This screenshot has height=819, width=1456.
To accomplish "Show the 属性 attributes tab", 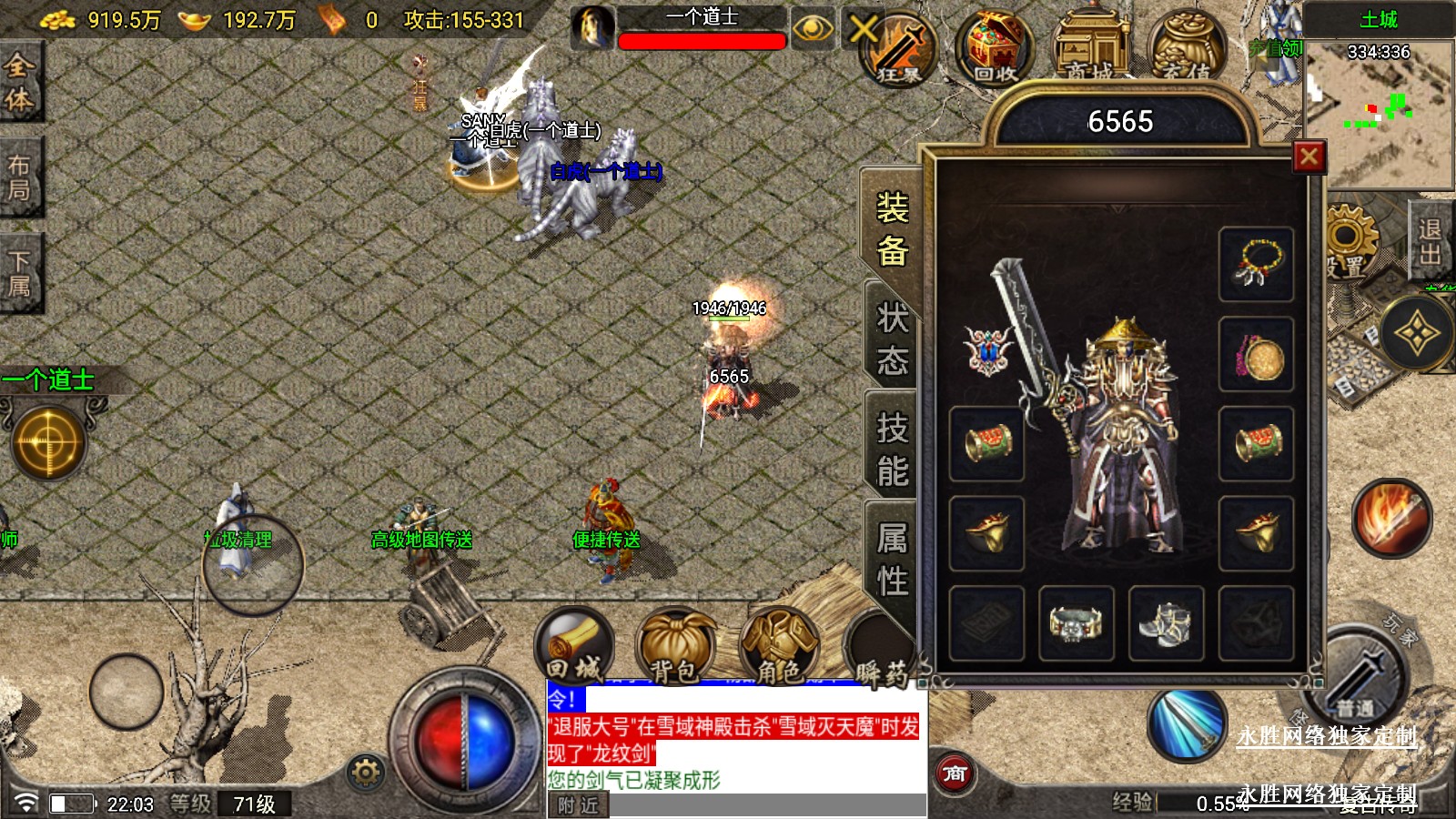I will tap(892, 559).
